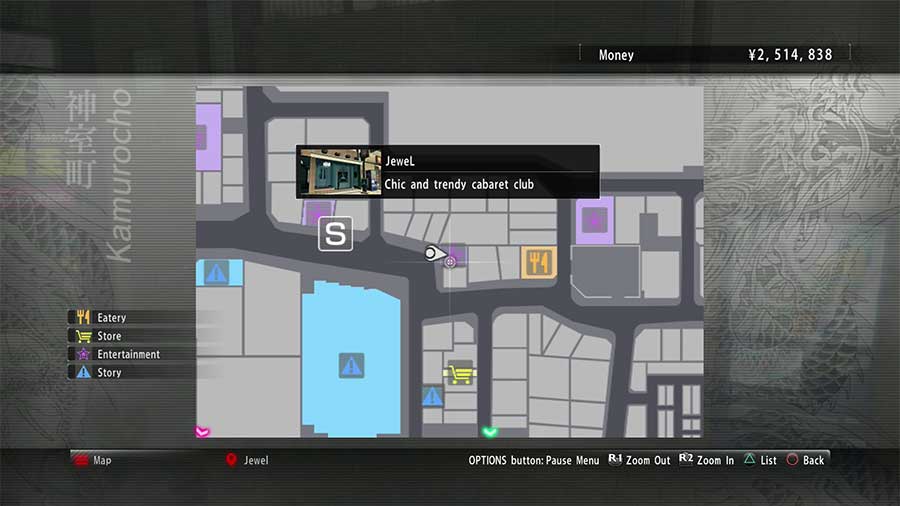The width and height of the screenshot is (900, 506).
Task: Click the purple star marker right of the eatery
Action: click(x=595, y=218)
